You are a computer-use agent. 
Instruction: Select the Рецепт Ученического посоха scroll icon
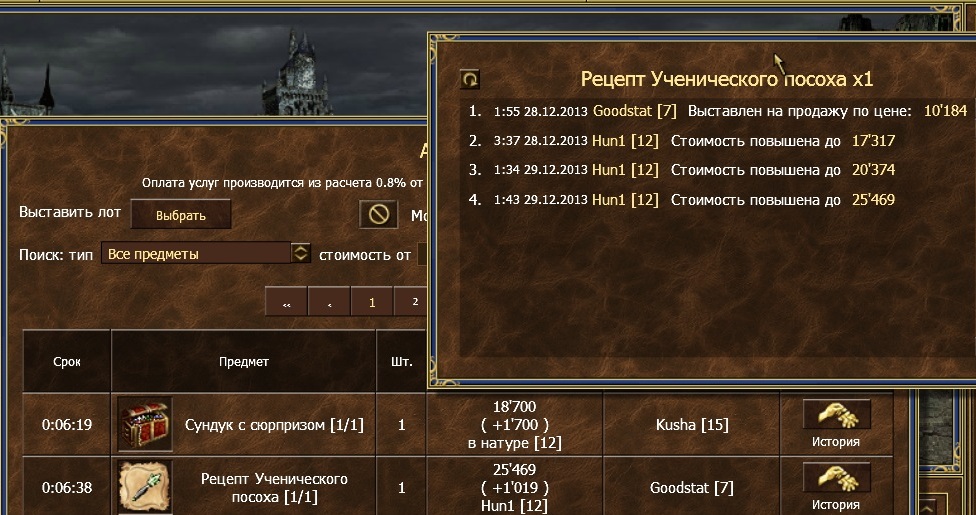pos(145,487)
